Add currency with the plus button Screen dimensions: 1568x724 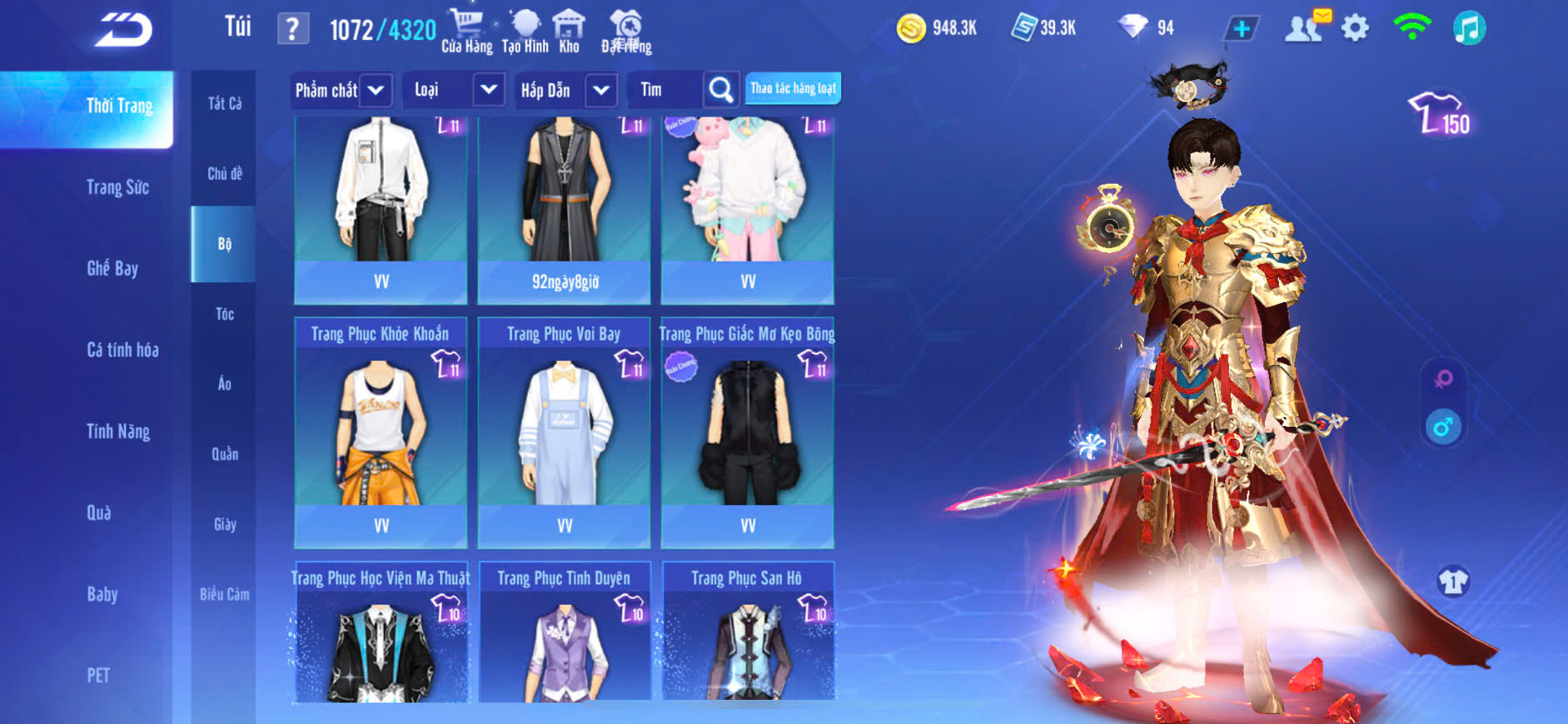1241,29
